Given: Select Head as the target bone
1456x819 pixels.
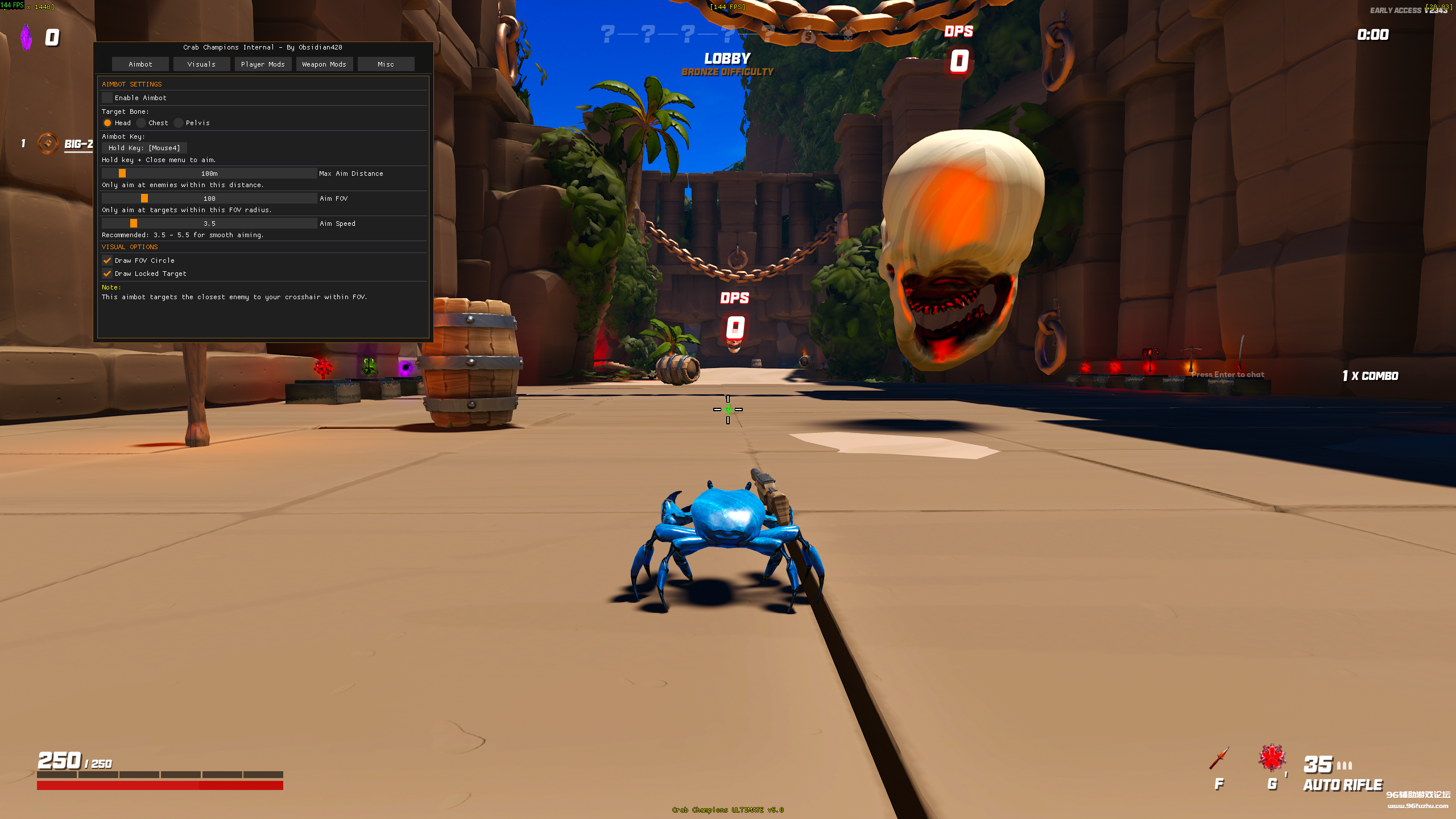Looking at the screenshot, I should tap(107, 122).
